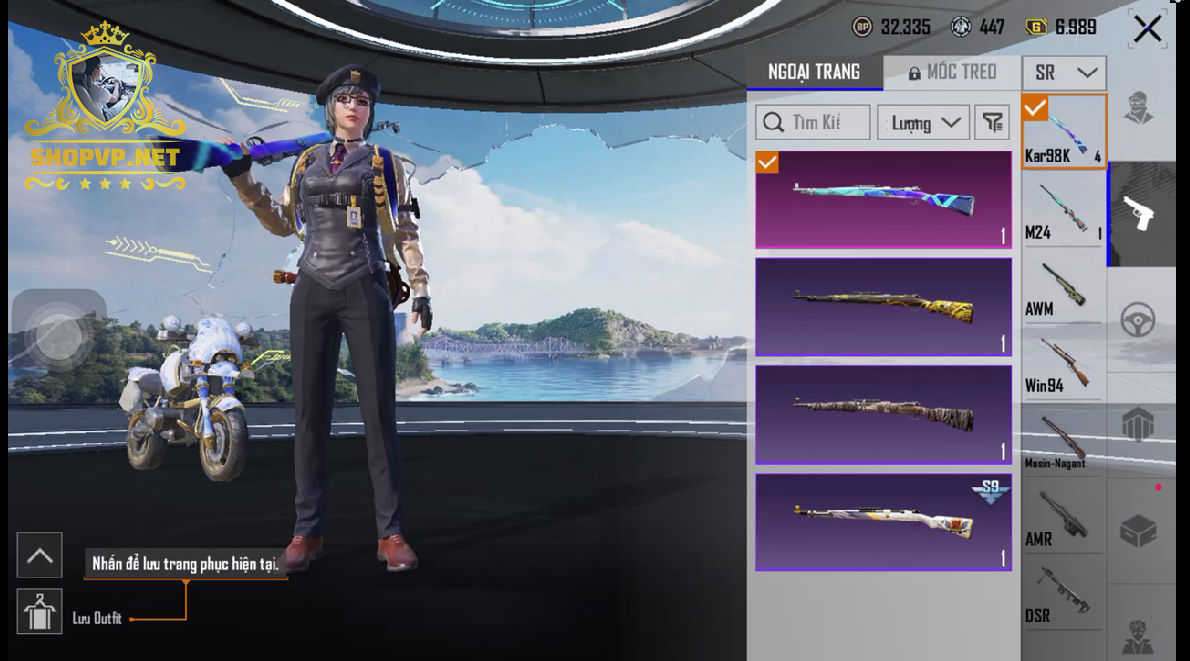Save current outfit with Lưu Outfit
Image resolution: width=1190 pixels, height=661 pixels.
tap(40, 612)
